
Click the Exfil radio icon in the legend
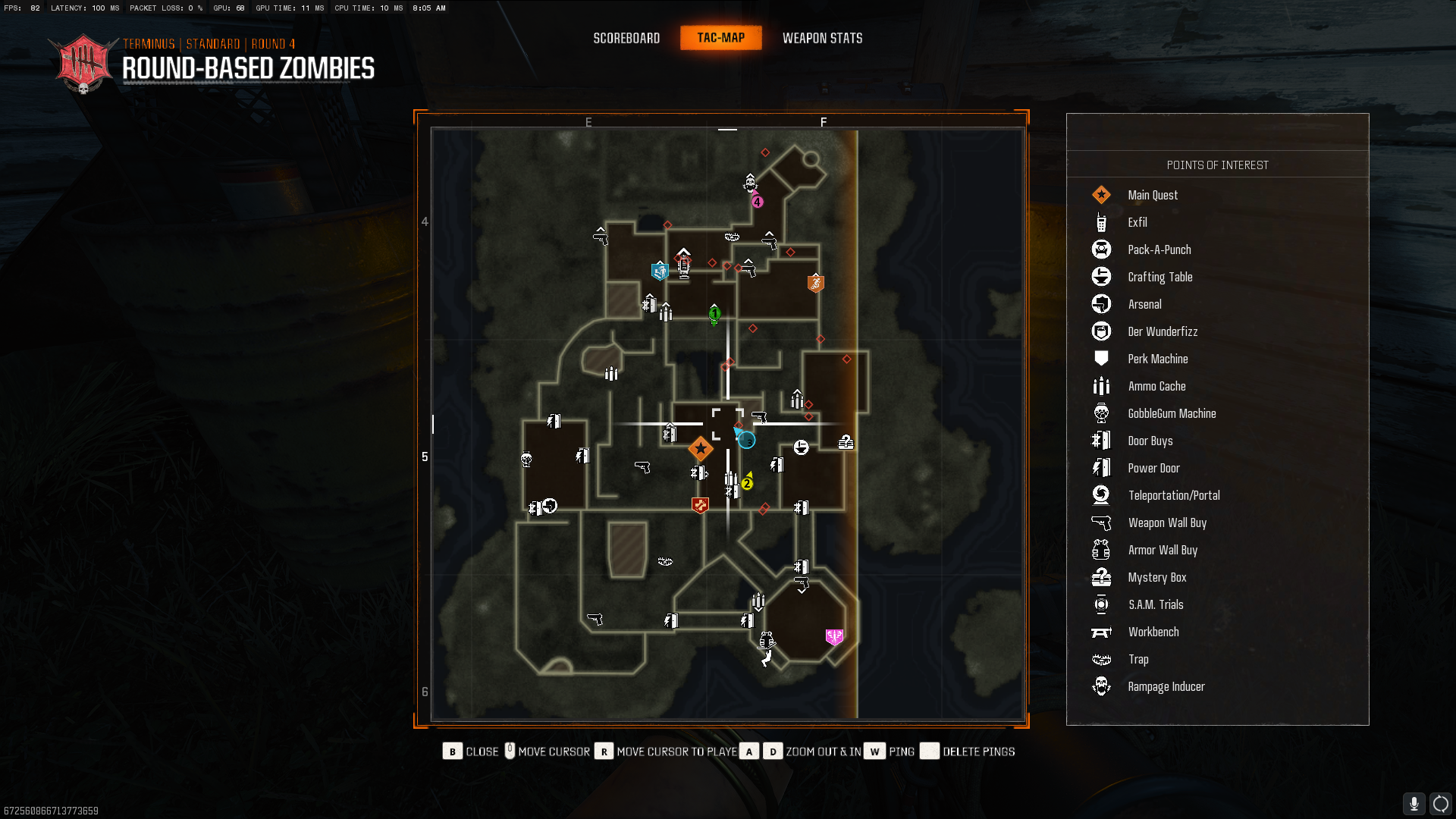click(1101, 222)
